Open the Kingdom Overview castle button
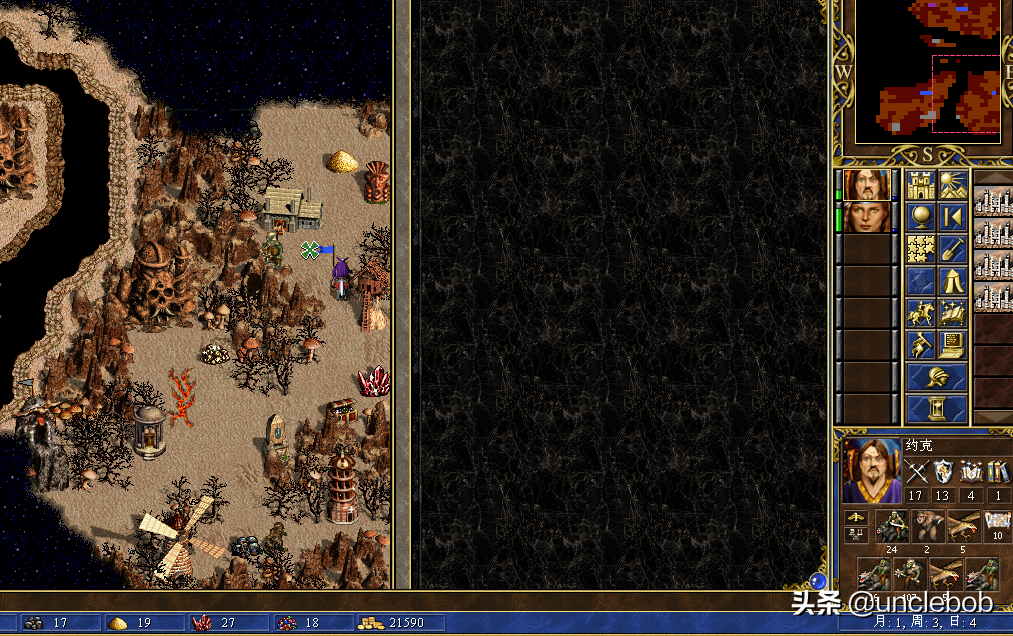 [x=920, y=185]
